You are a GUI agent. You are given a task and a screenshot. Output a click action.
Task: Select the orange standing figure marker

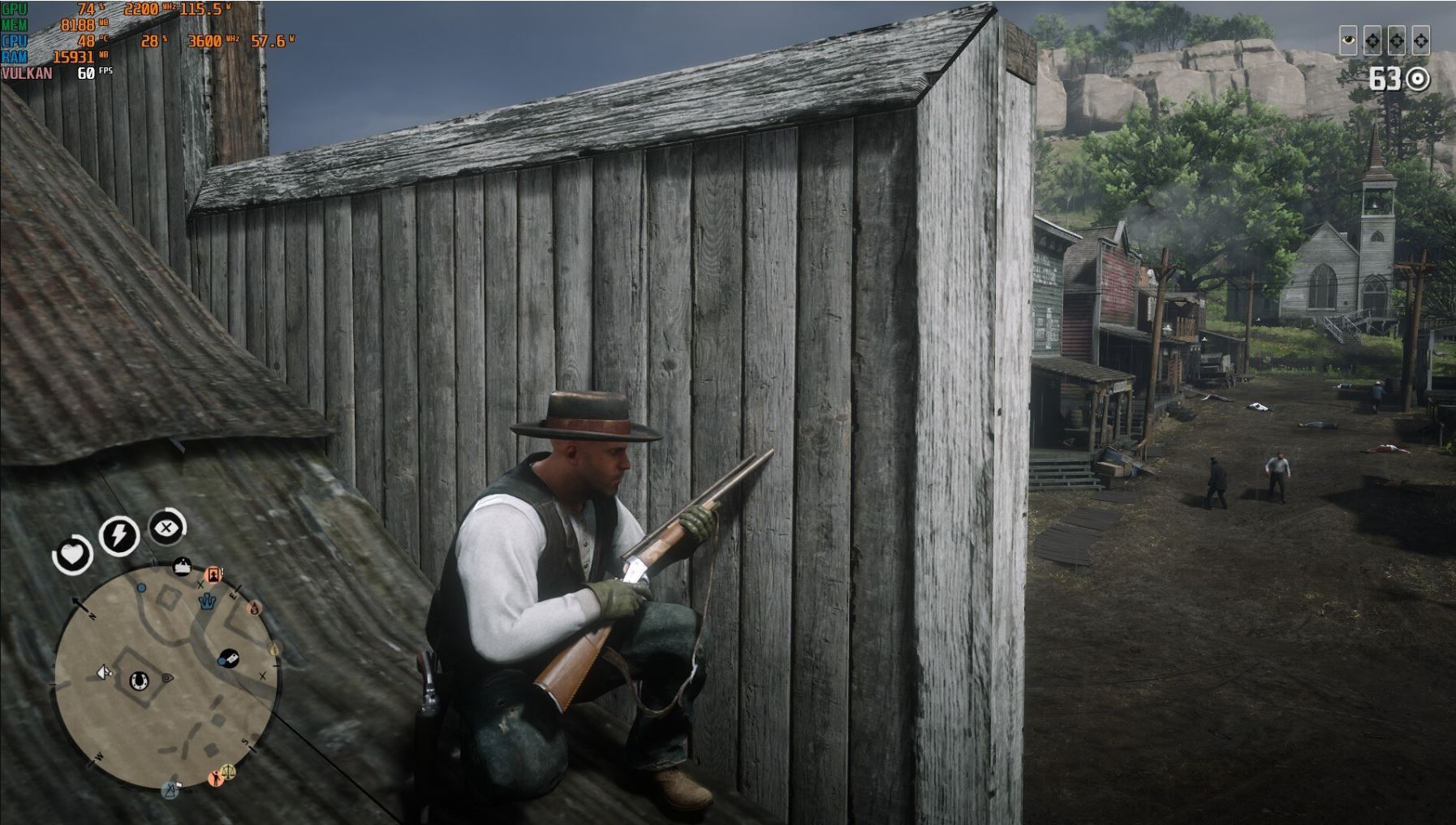coord(215,777)
